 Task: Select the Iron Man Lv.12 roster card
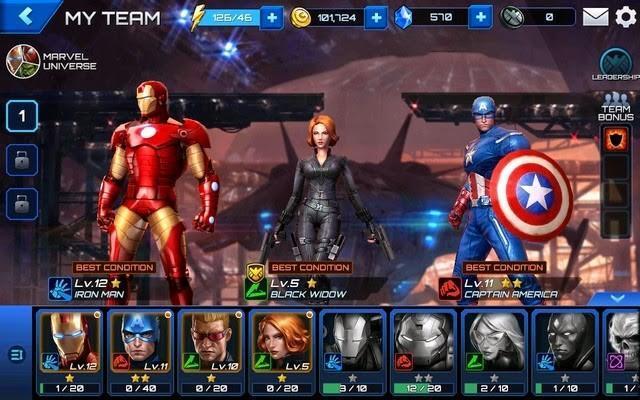pos(68,350)
